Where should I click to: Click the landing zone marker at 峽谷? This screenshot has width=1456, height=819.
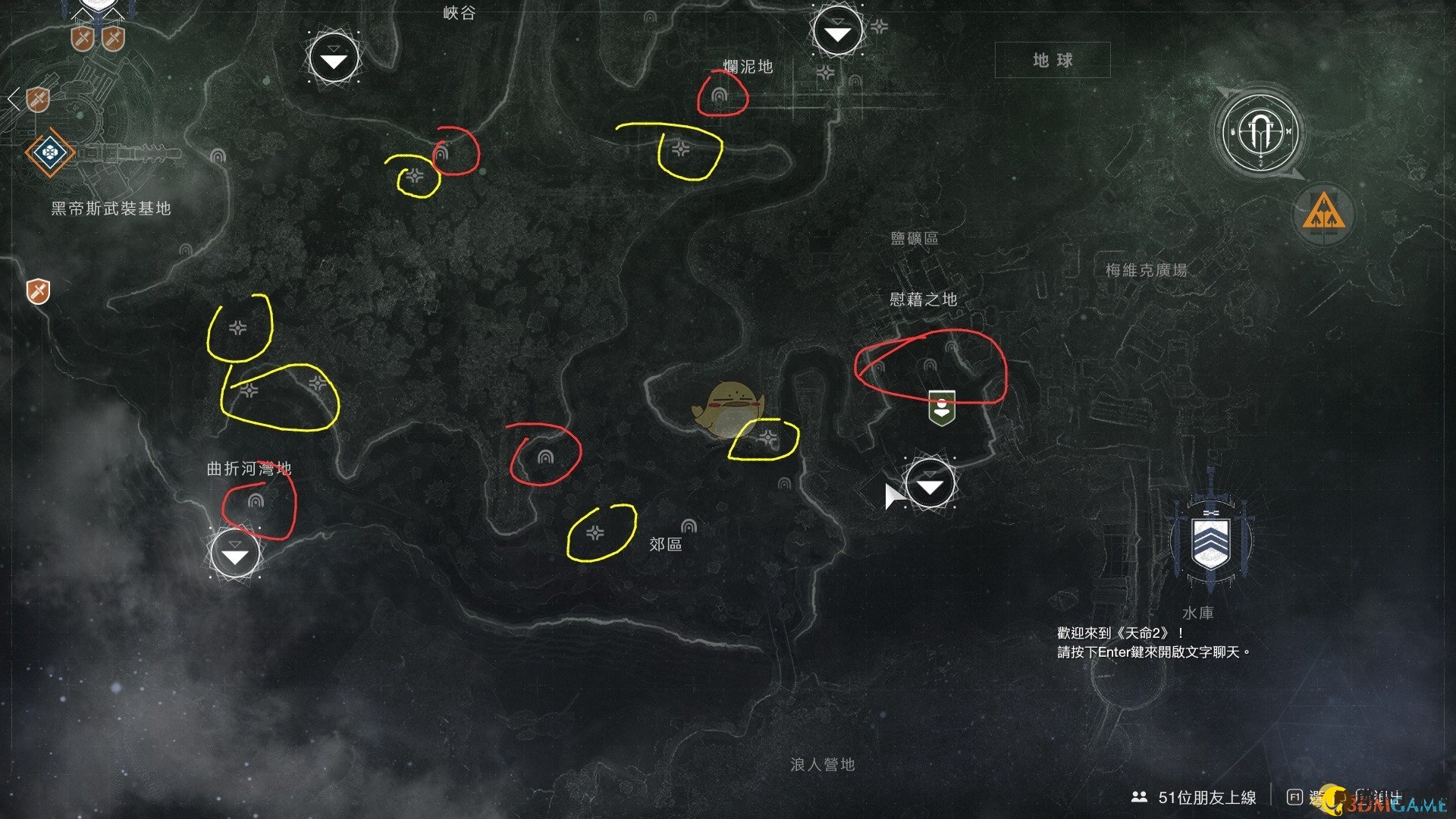click(x=334, y=58)
